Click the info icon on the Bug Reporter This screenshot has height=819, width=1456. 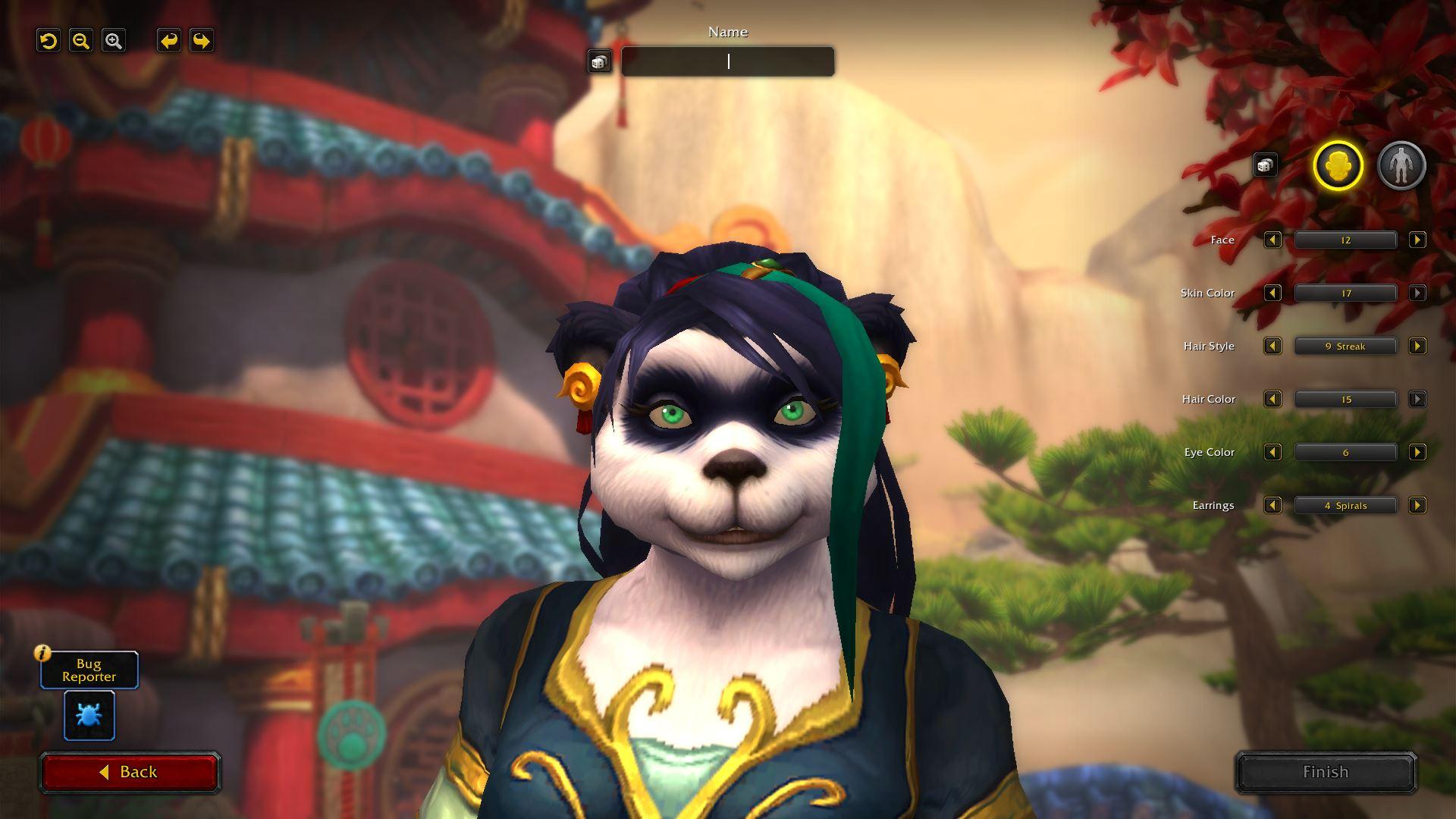click(43, 652)
